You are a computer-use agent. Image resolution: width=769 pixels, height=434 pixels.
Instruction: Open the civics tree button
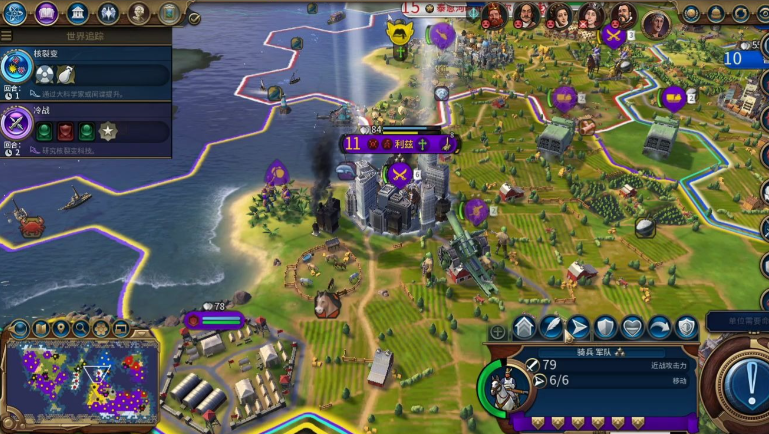(x=46, y=13)
